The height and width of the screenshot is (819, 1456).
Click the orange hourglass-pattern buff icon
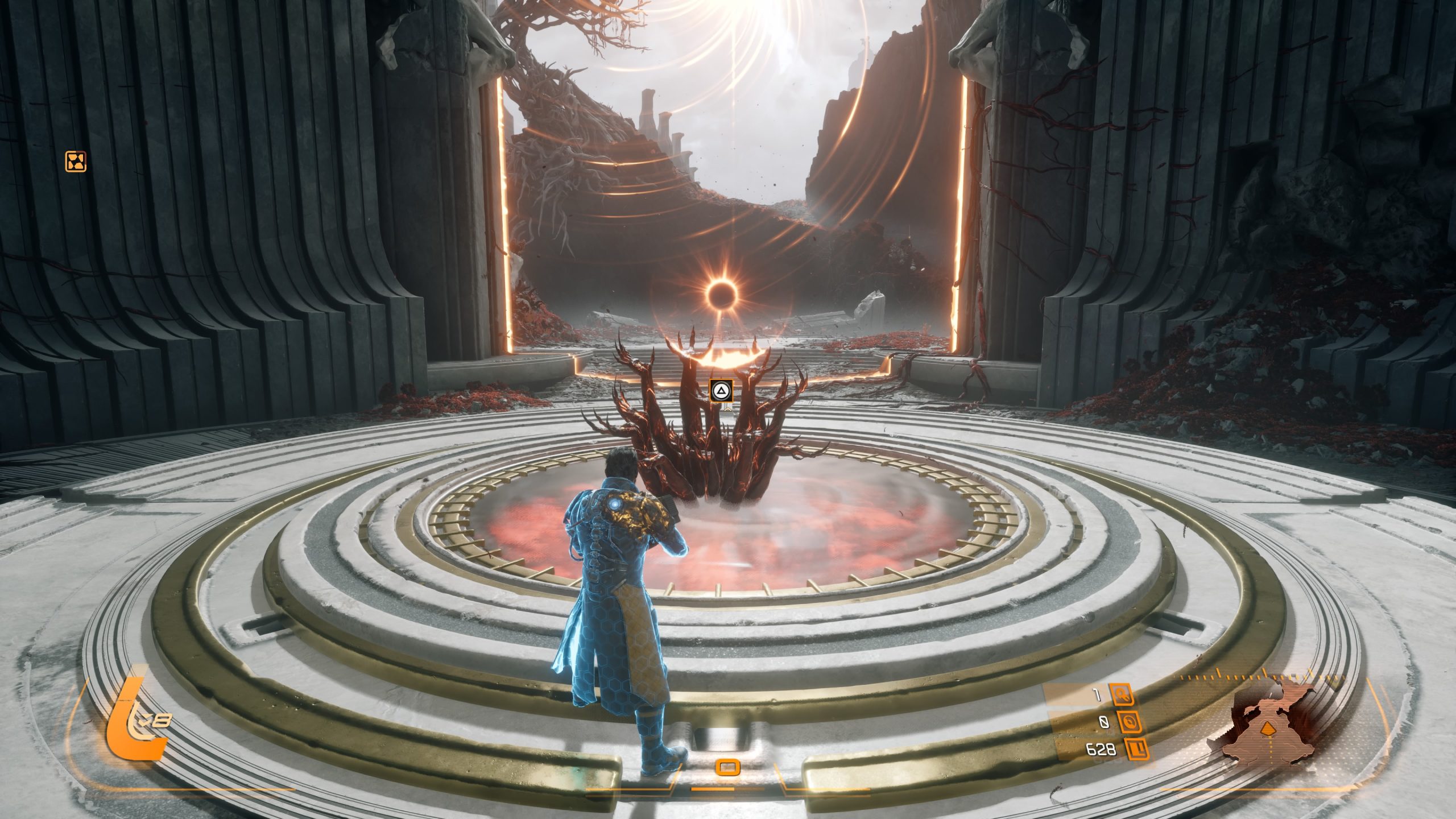(x=76, y=162)
